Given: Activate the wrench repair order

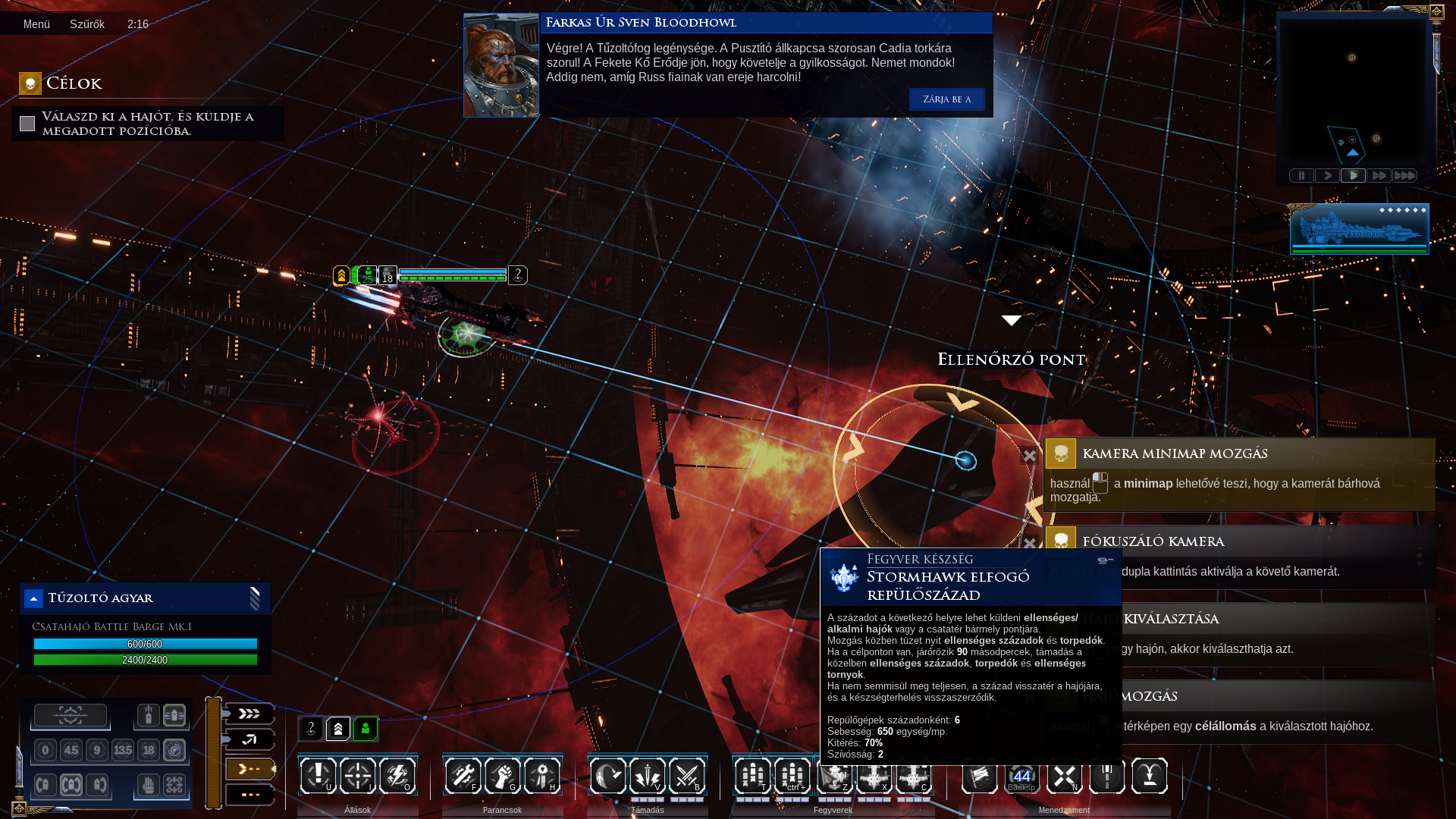Looking at the screenshot, I should [x=463, y=776].
